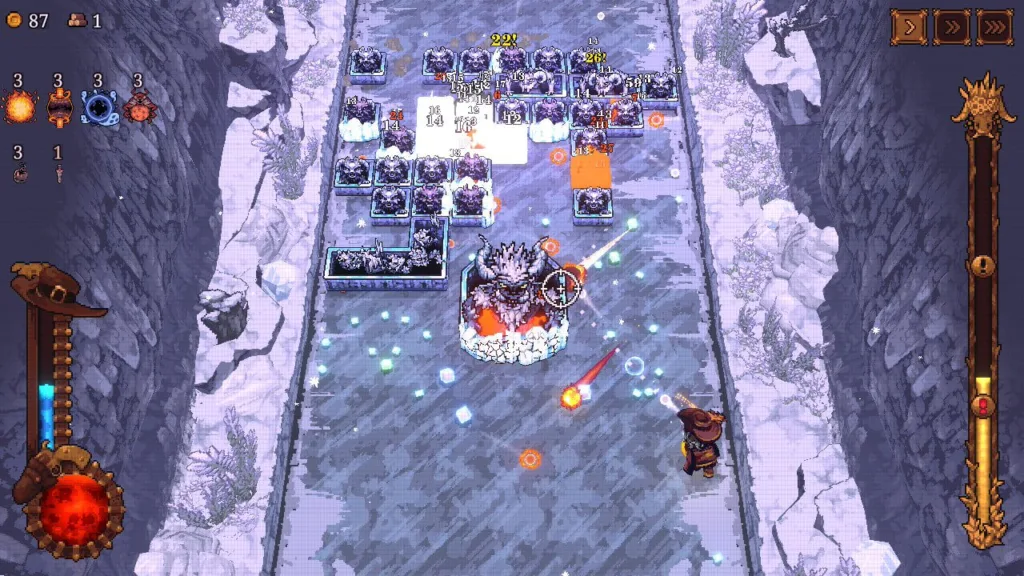
Task: Switch to double-arrow fast speed
Action: pos(952,27)
